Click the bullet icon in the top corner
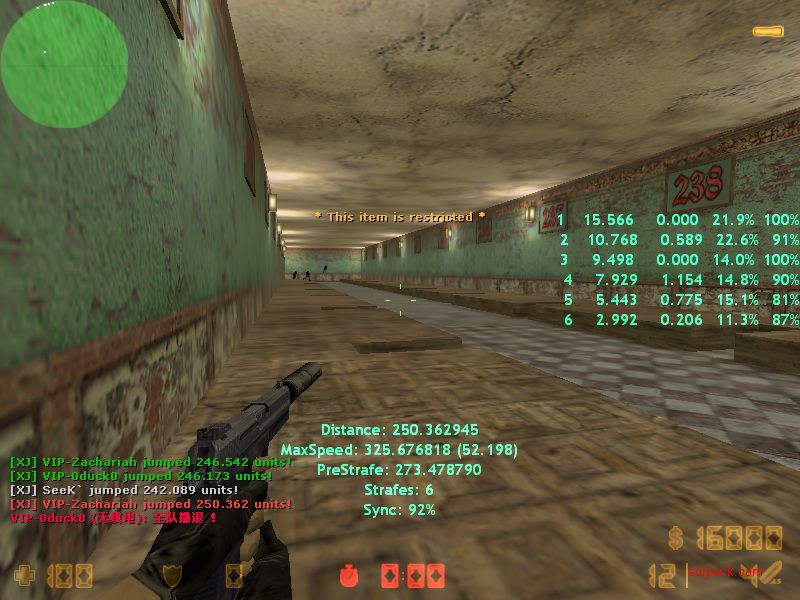 [x=768, y=32]
